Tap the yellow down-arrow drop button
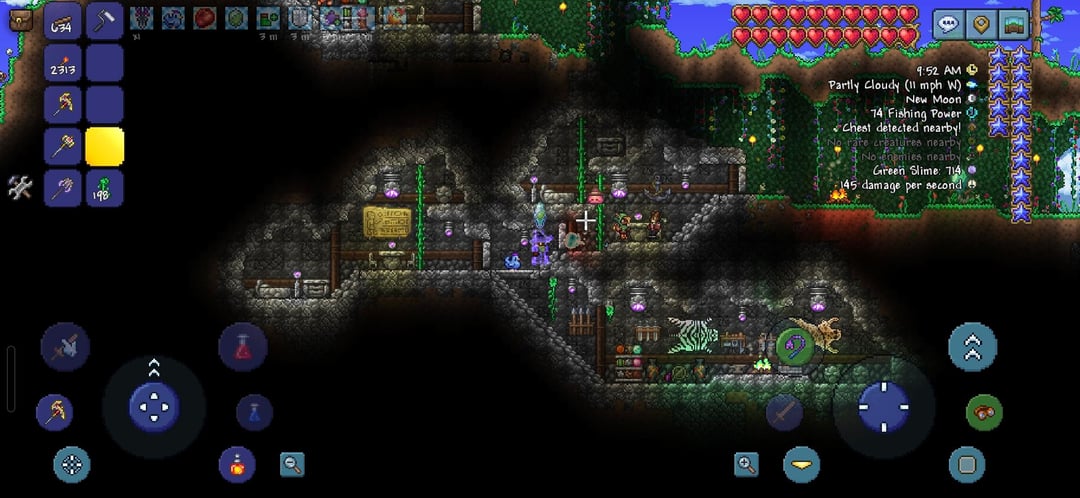The width and height of the screenshot is (1080, 498). pos(801,464)
